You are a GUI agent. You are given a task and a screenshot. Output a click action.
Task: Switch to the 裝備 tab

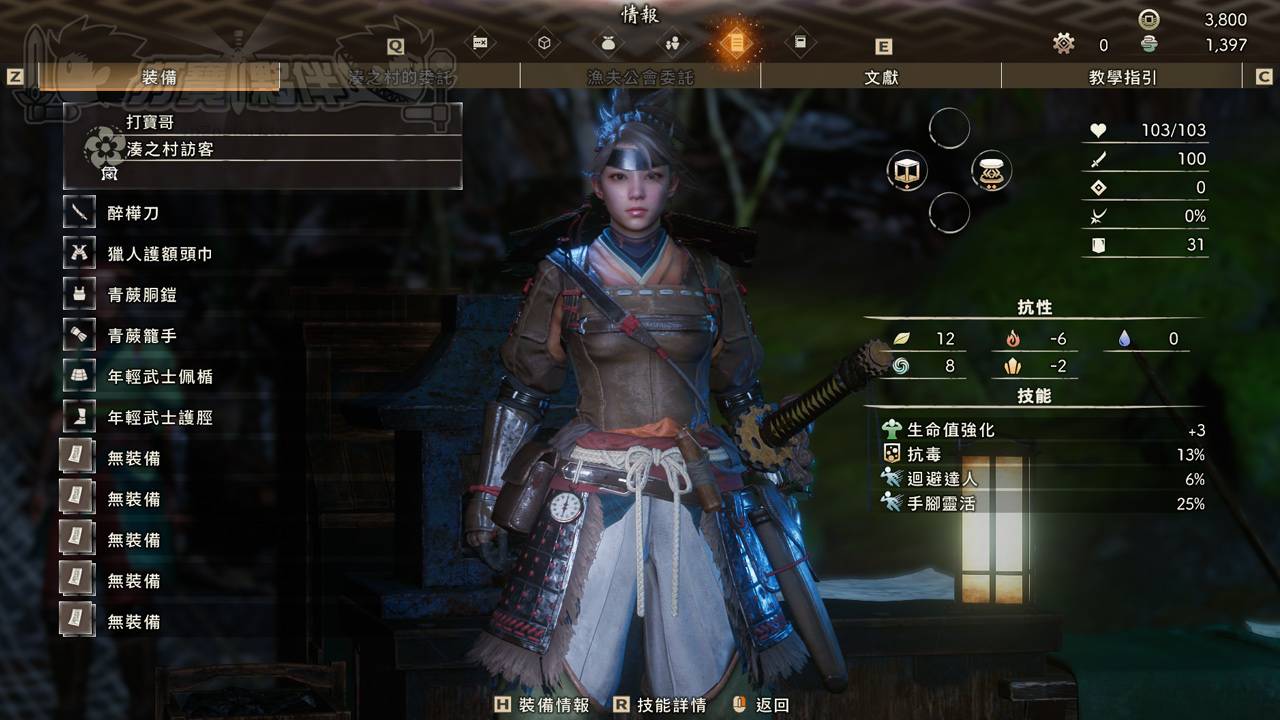[160, 77]
